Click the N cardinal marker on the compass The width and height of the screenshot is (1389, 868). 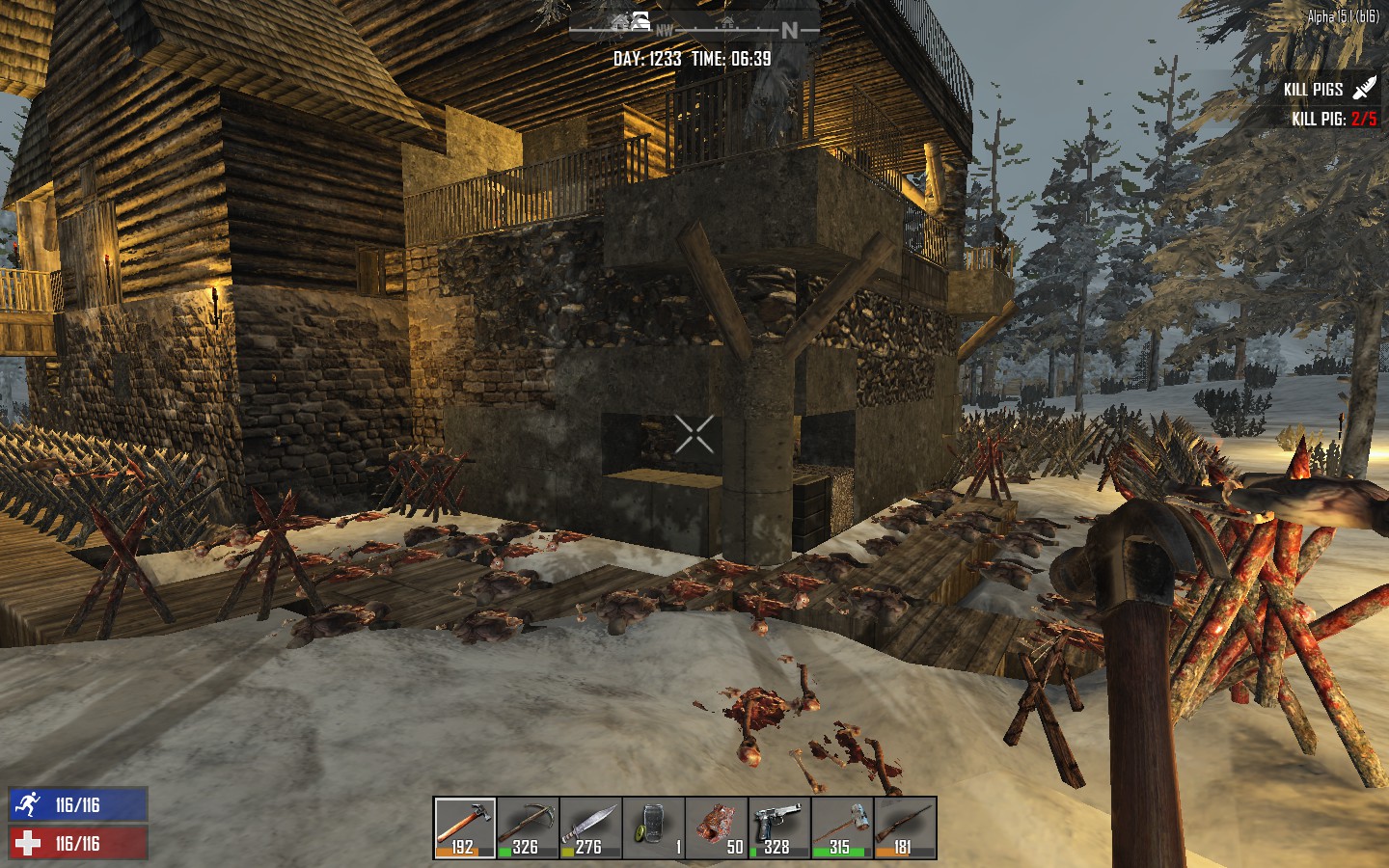[x=789, y=29]
